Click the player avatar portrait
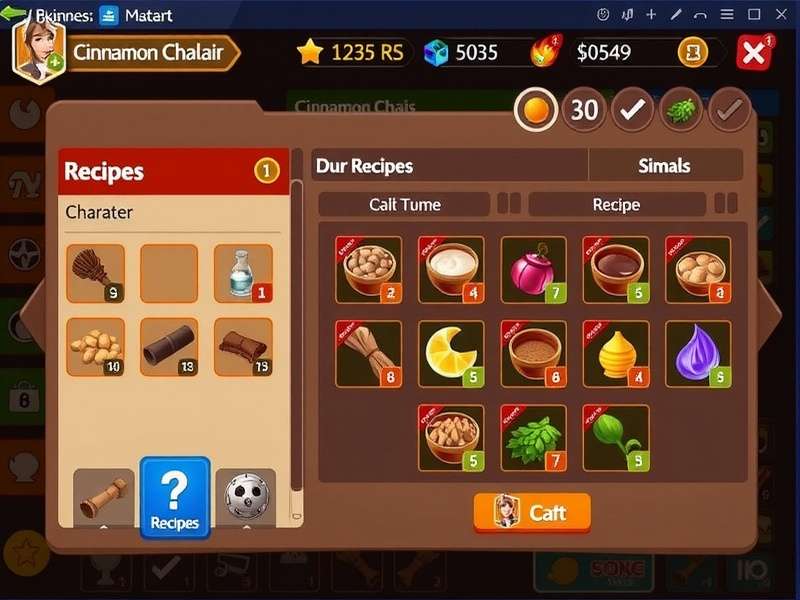 pyautogui.click(x=36, y=52)
